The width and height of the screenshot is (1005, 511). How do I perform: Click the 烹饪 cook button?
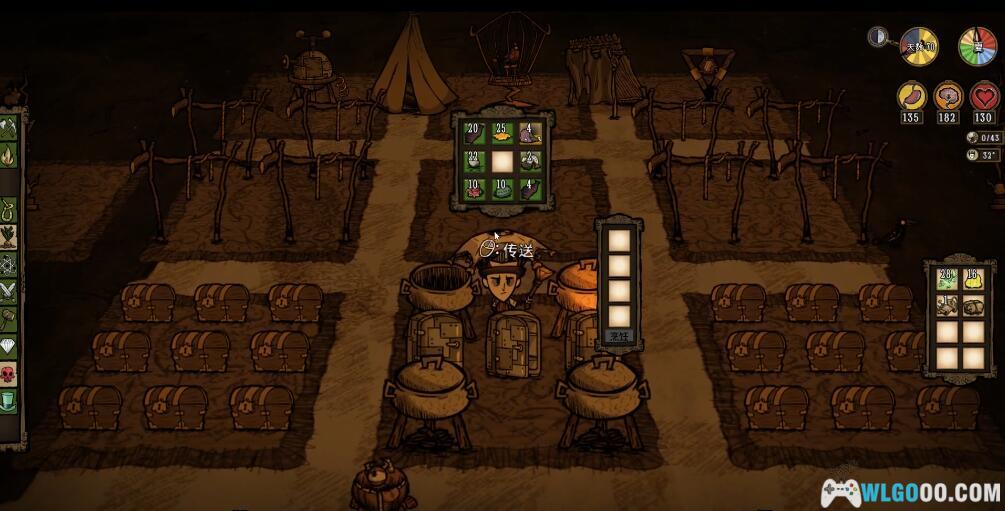[x=618, y=337]
